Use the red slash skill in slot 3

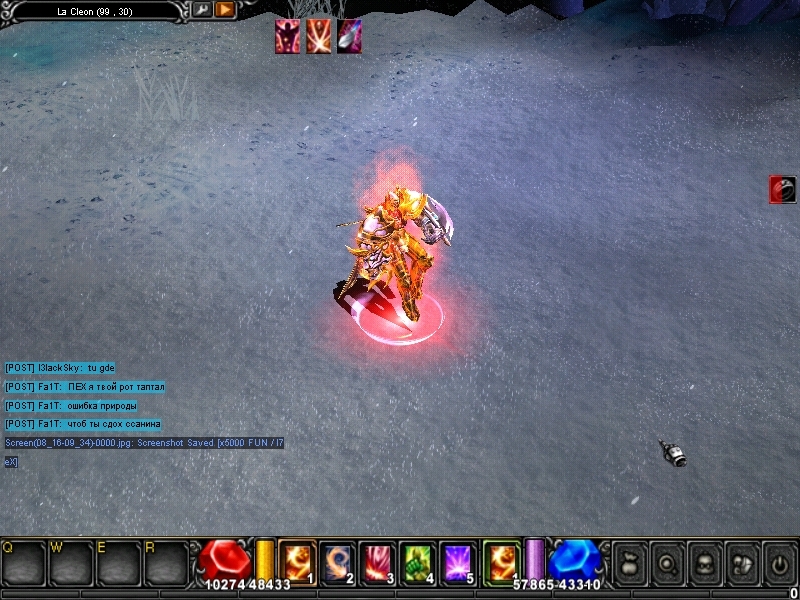pyautogui.click(x=378, y=563)
